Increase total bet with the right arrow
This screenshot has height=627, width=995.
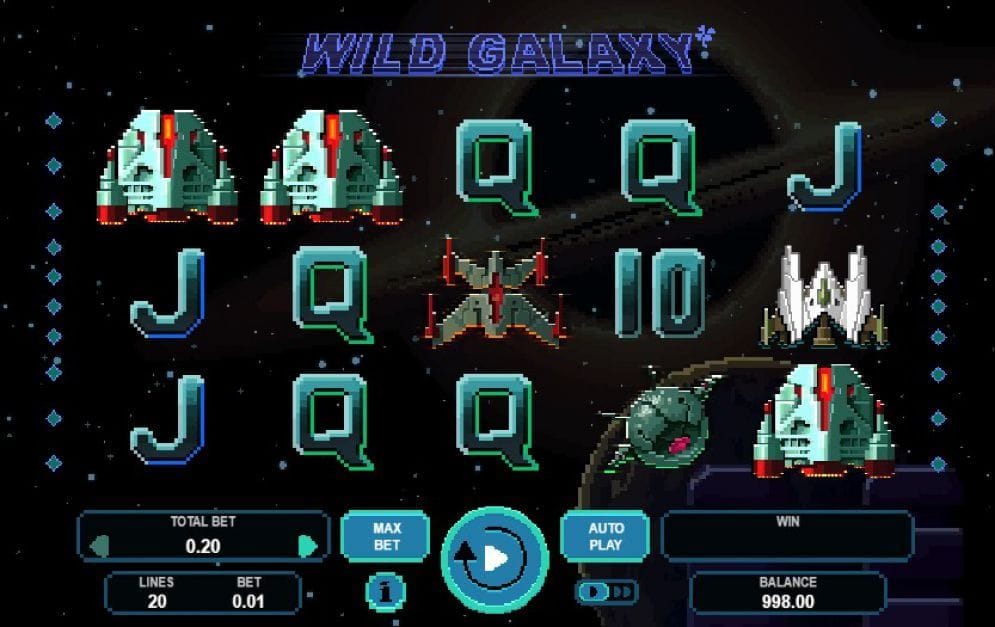(x=308, y=546)
